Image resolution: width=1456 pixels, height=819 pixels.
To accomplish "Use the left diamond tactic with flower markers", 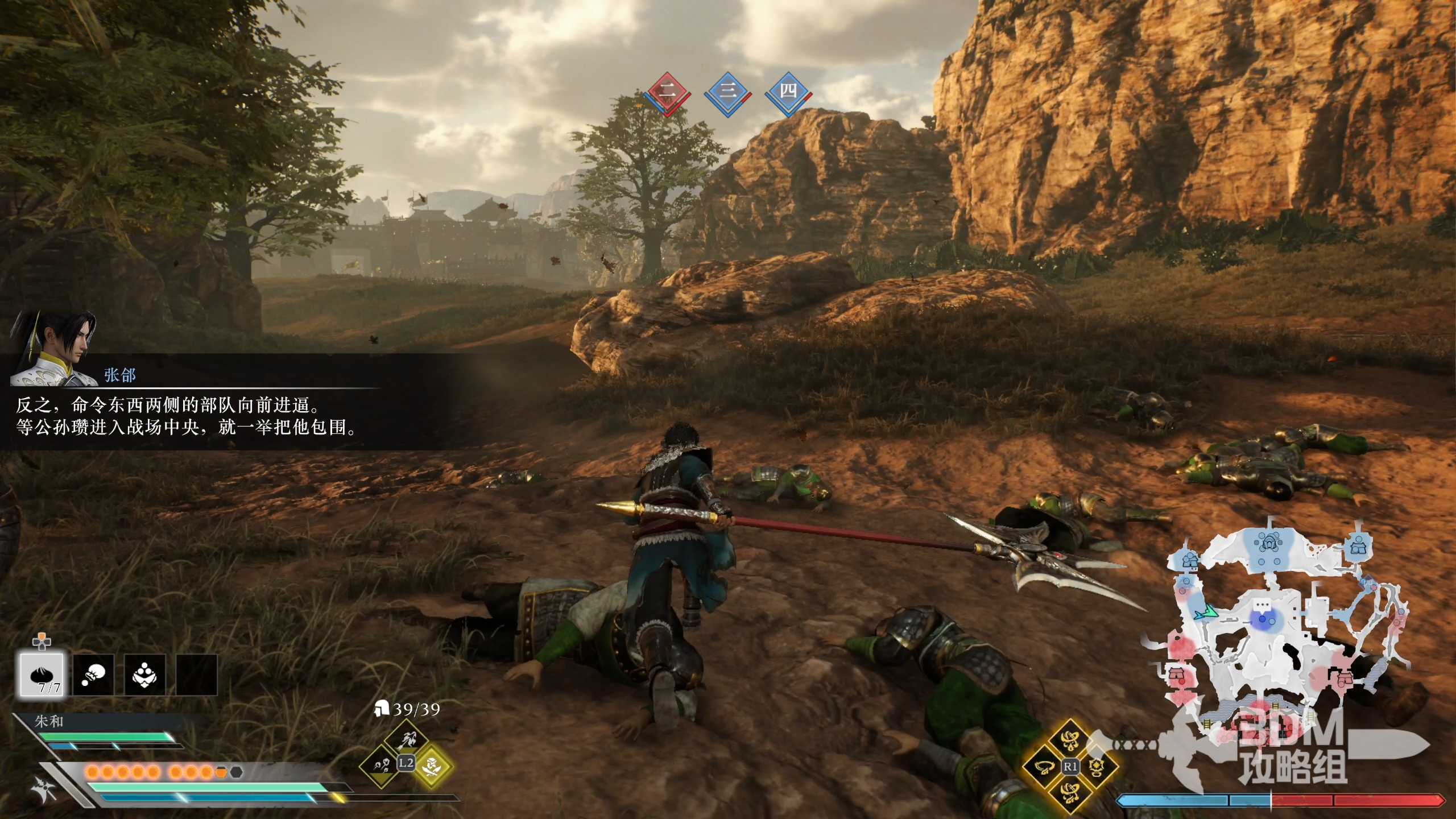I will coord(379,766).
